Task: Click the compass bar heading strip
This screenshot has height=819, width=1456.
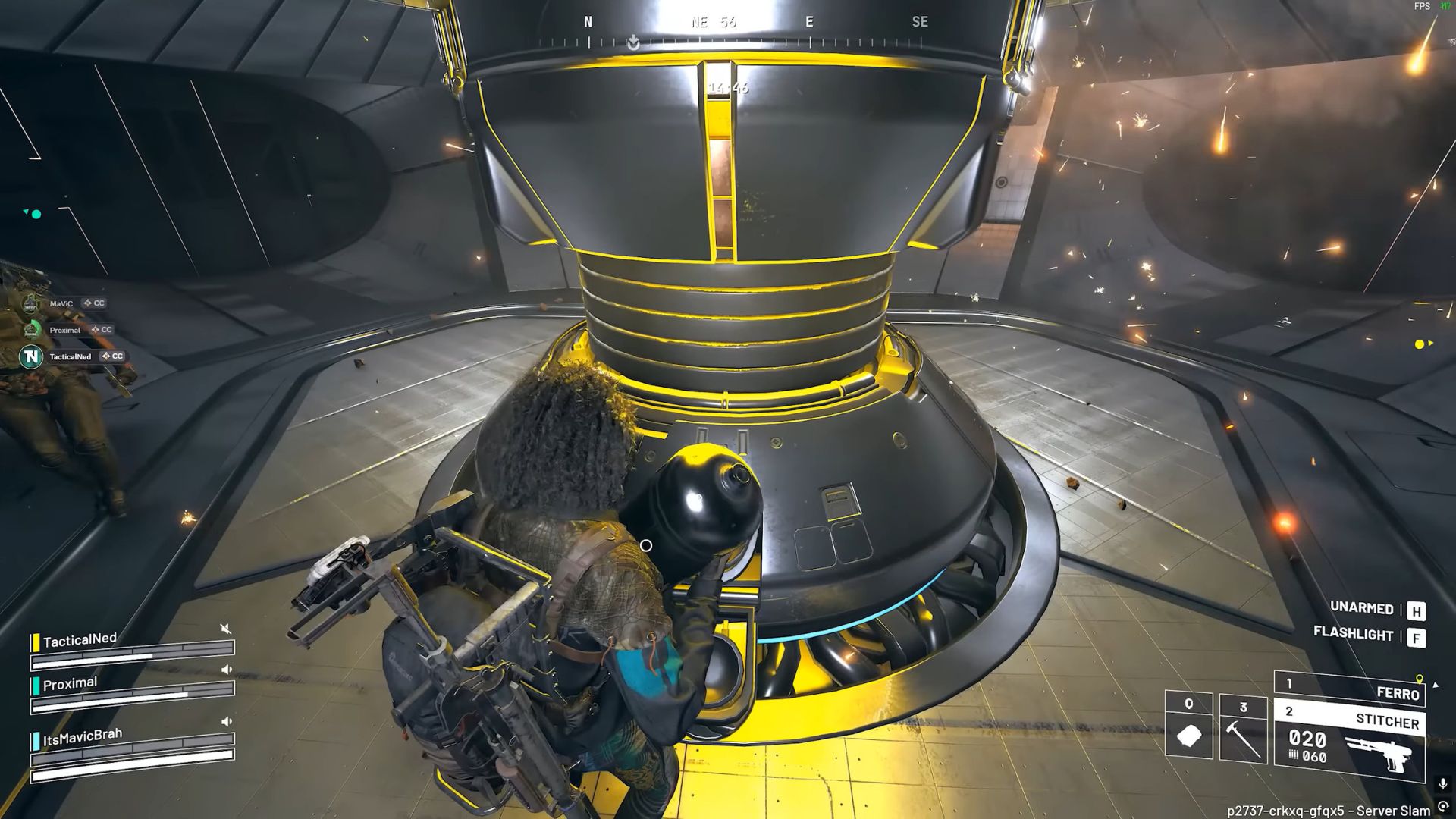Action: (x=753, y=33)
